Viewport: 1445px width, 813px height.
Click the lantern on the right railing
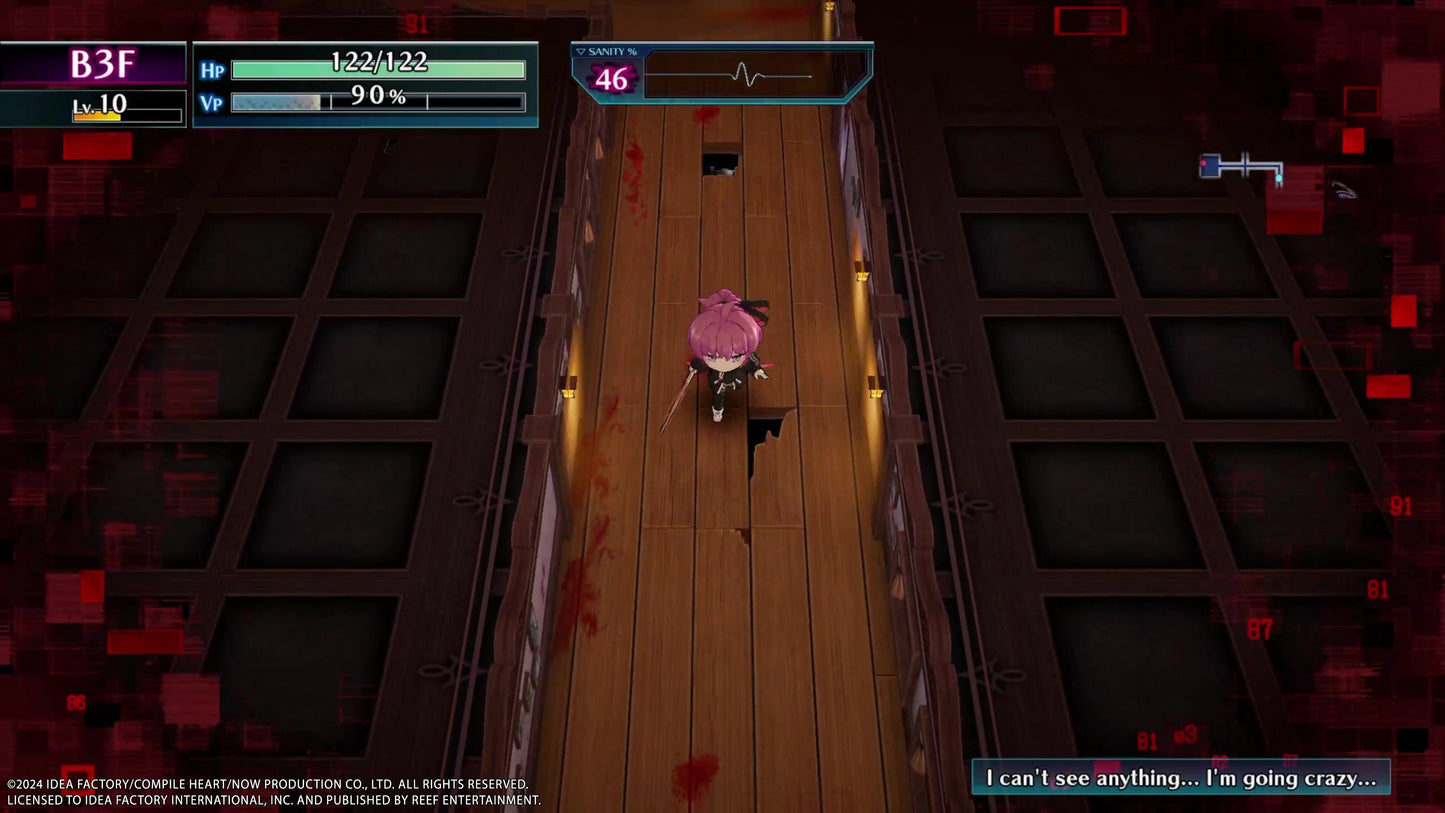(x=876, y=394)
